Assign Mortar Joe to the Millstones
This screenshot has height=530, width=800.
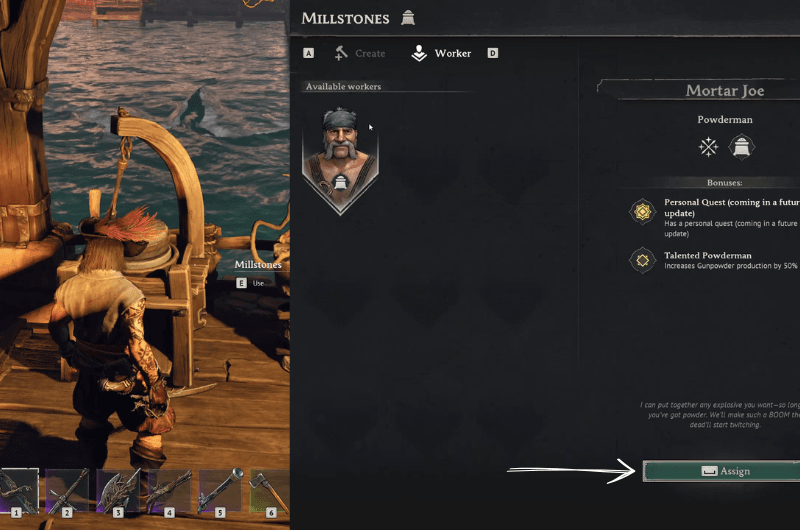(724, 471)
